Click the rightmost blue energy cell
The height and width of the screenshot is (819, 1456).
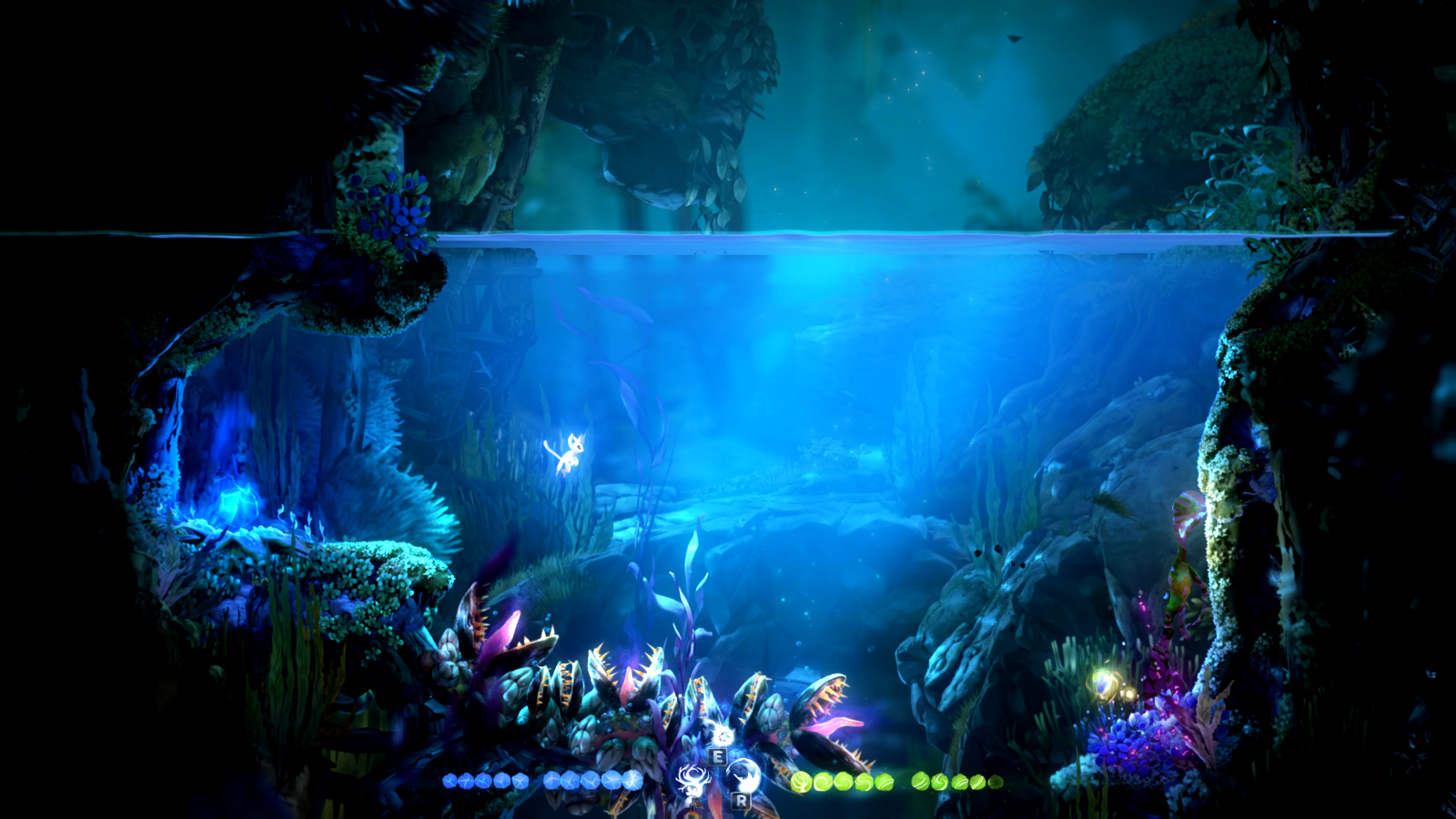[632, 780]
